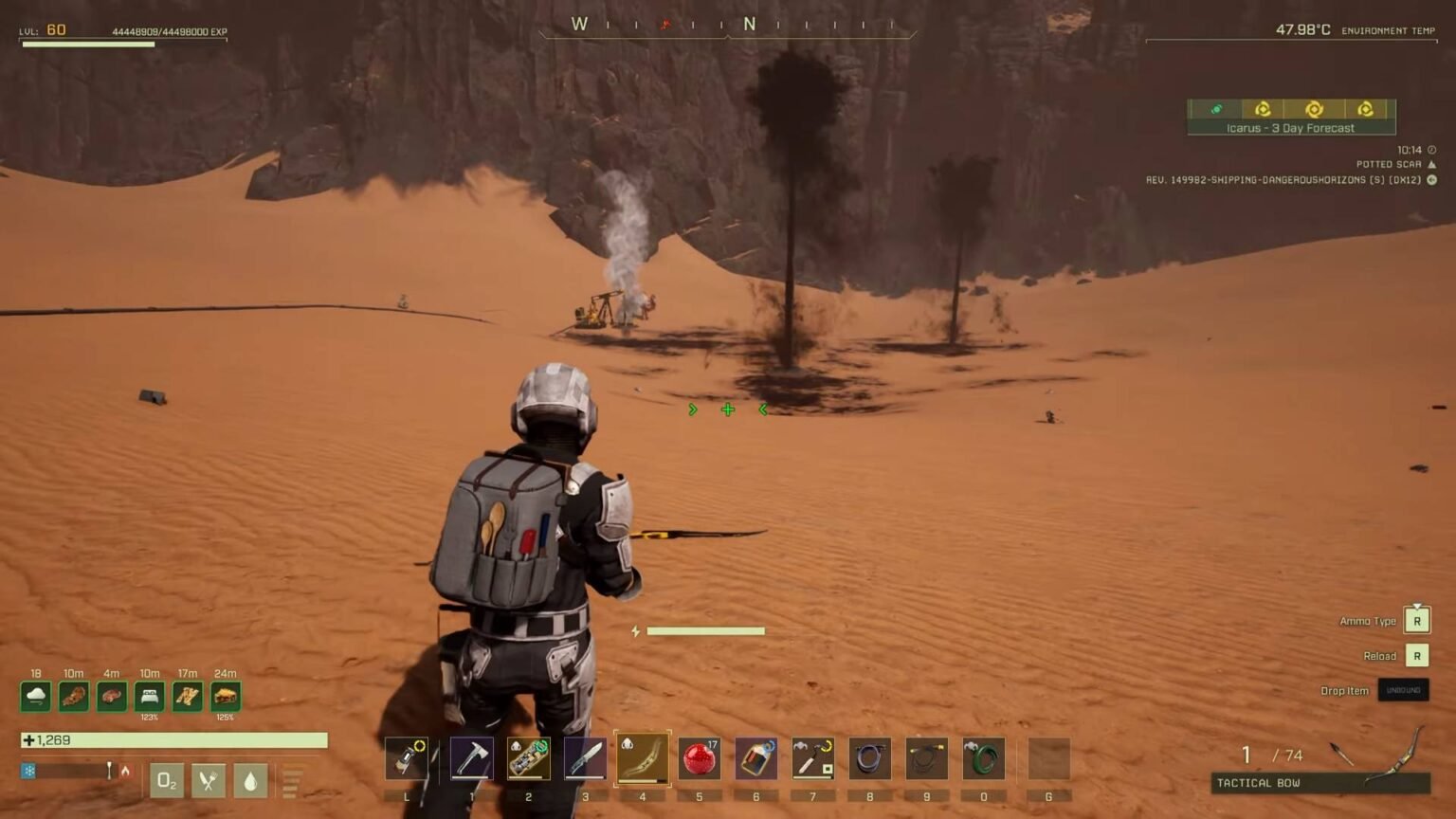This screenshot has height=819, width=1456.
Task: Click the flame heat indicator
Action: (126, 770)
